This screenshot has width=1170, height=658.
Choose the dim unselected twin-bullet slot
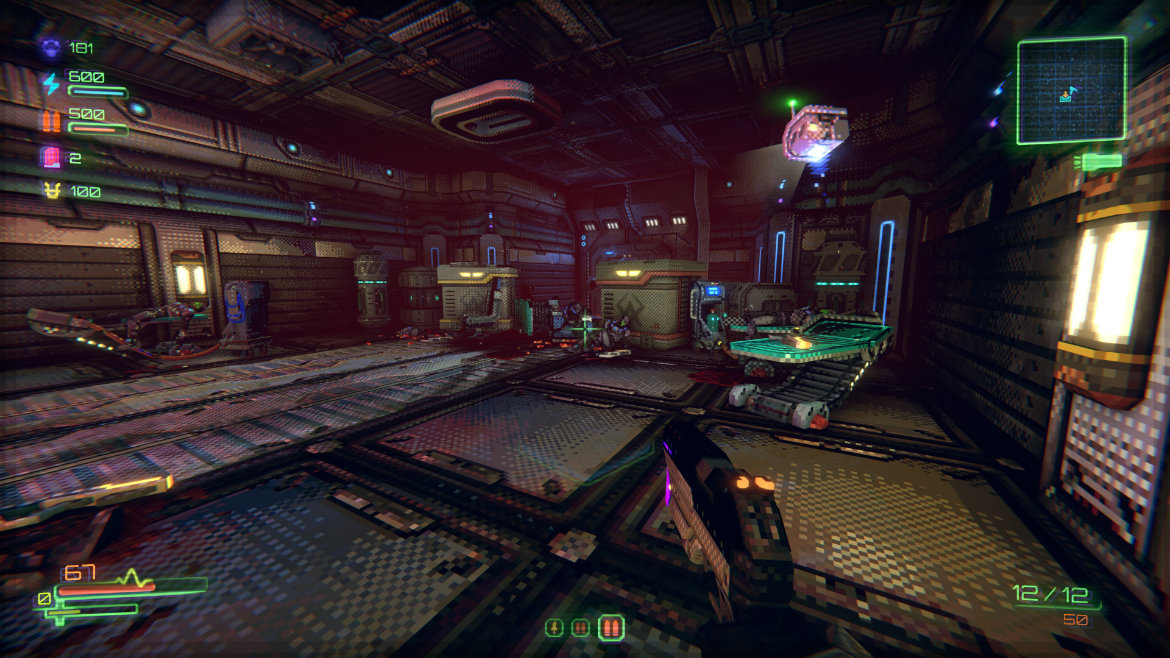coord(580,628)
